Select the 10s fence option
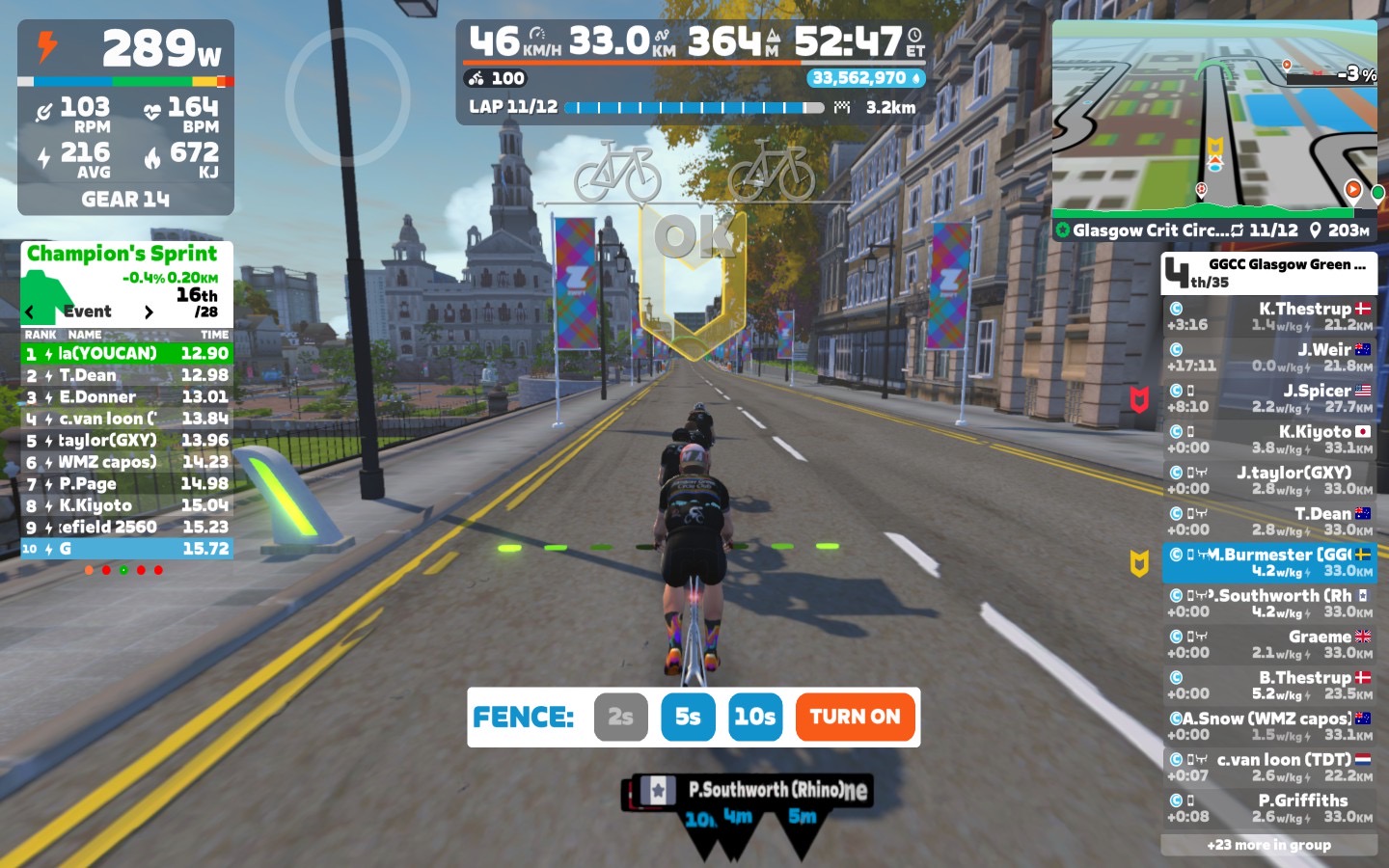This screenshot has height=868, width=1389. [x=754, y=717]
